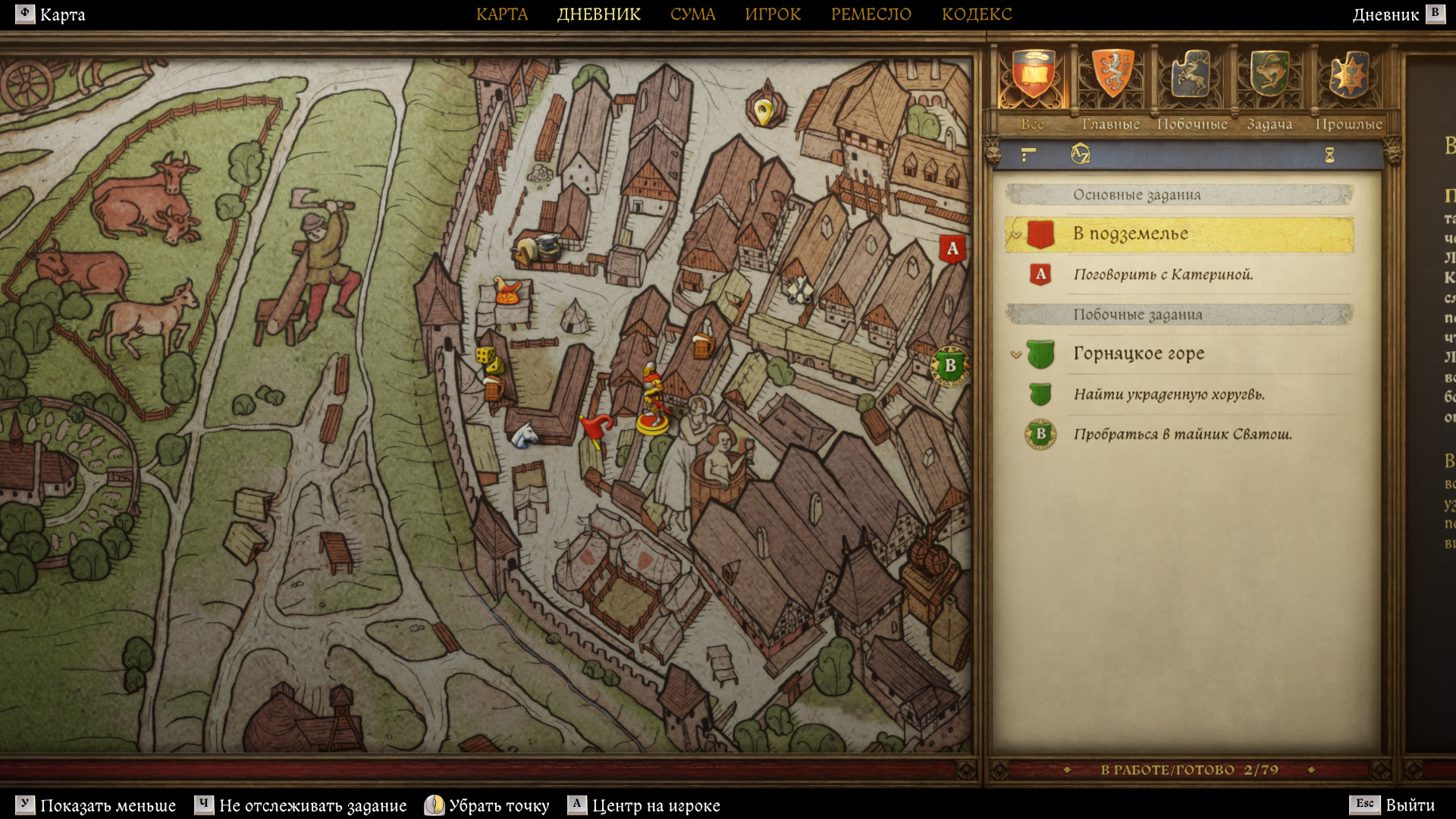This screenshot has height=819, width=1456.
Task: Open the РЕМЕСЛО crafting tab
Action: click(871, 14)
